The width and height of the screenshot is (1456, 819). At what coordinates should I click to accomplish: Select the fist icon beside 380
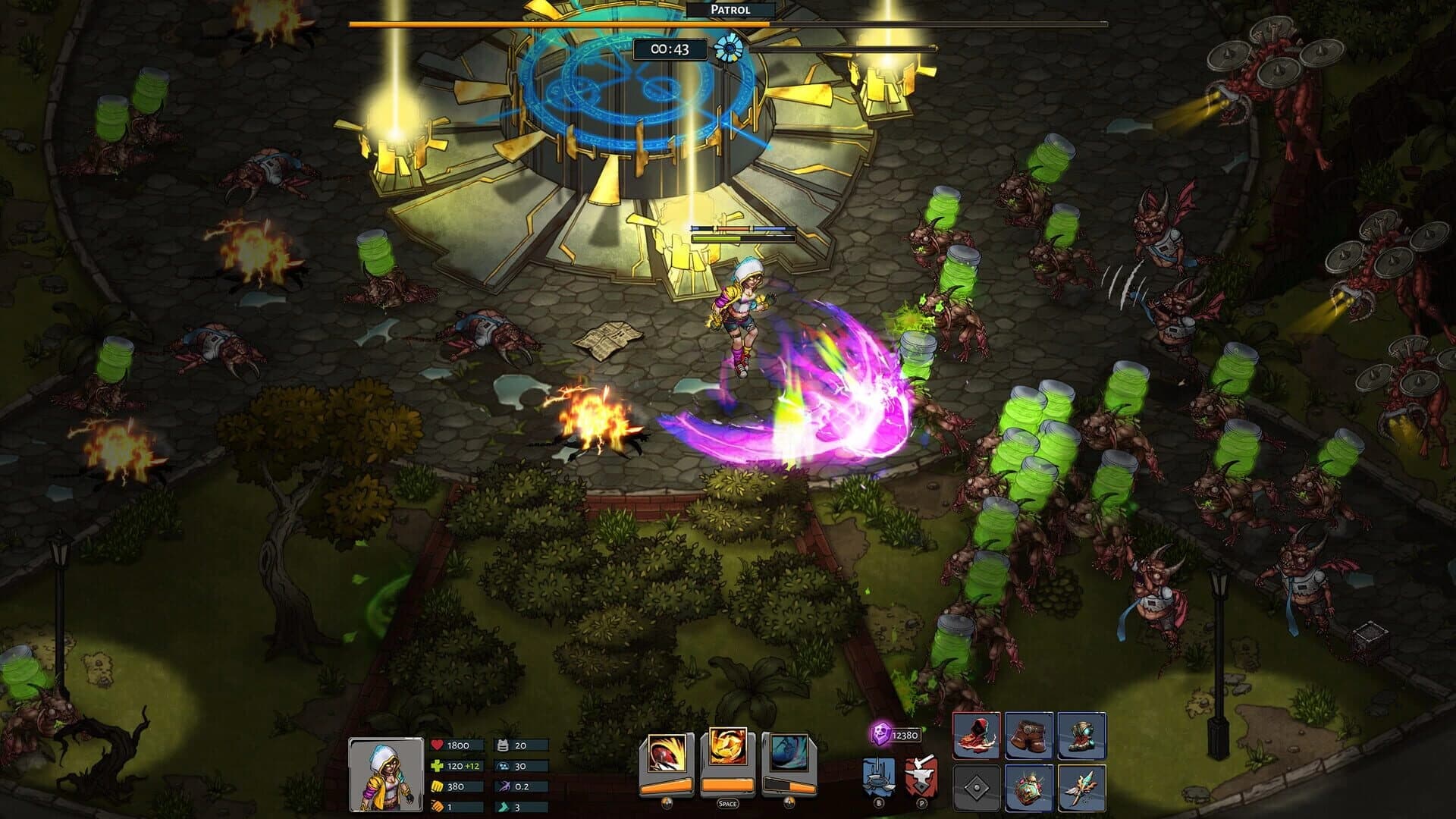pos(436,787)
